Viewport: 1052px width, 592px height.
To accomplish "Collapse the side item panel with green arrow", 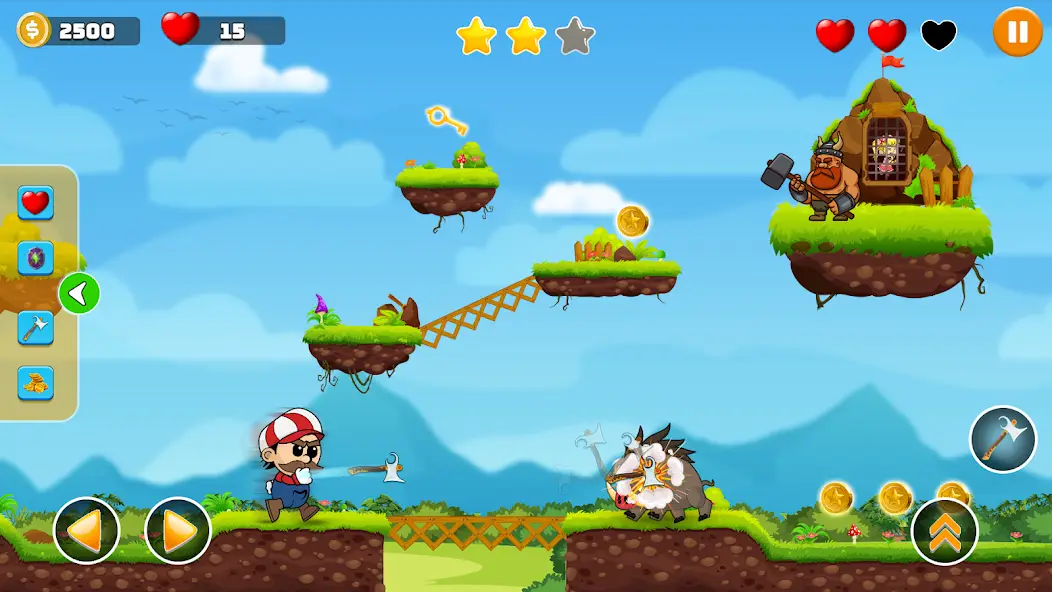I will coord(79,294).
